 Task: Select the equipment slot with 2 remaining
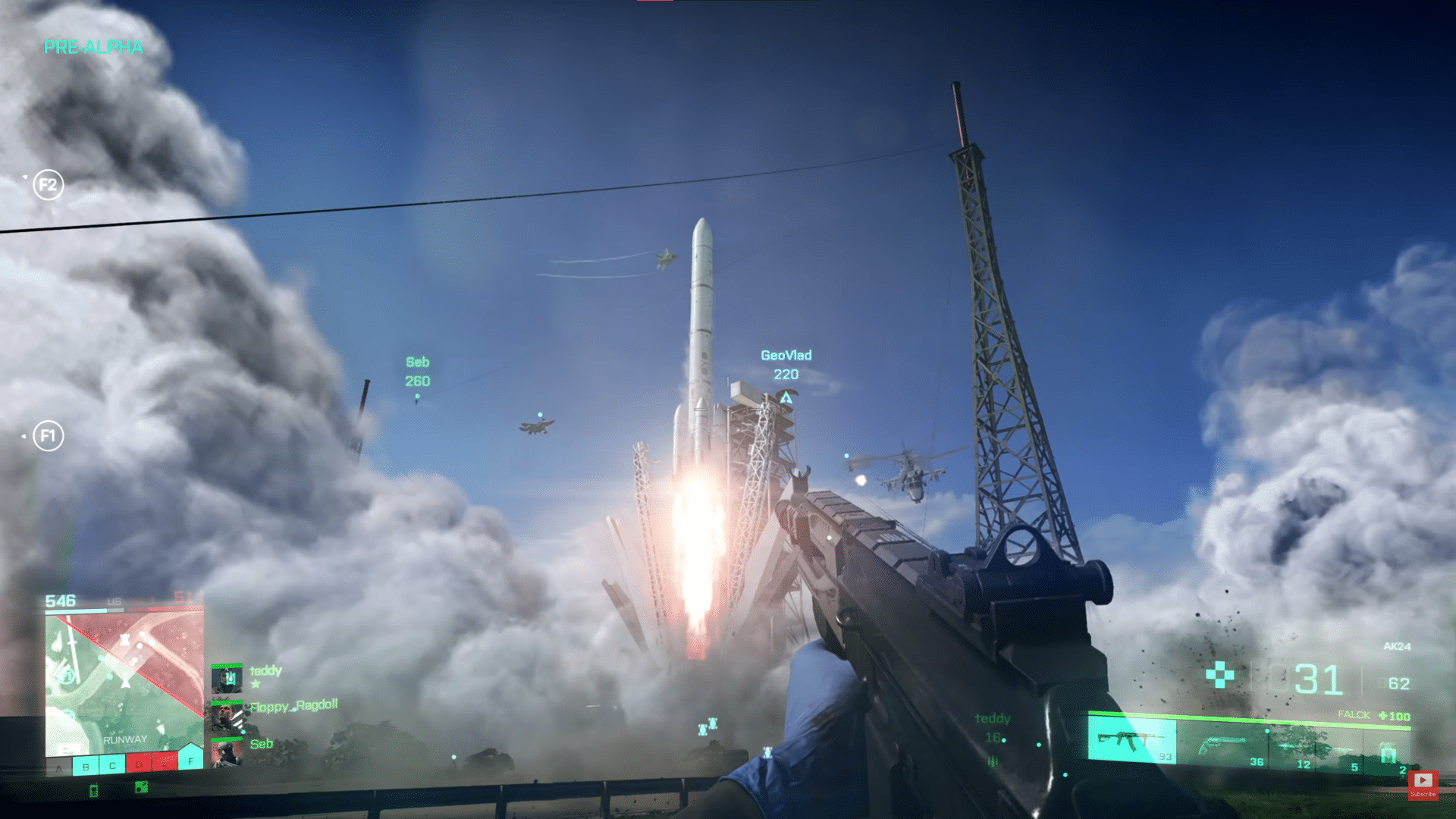[x=1389, y=755]
